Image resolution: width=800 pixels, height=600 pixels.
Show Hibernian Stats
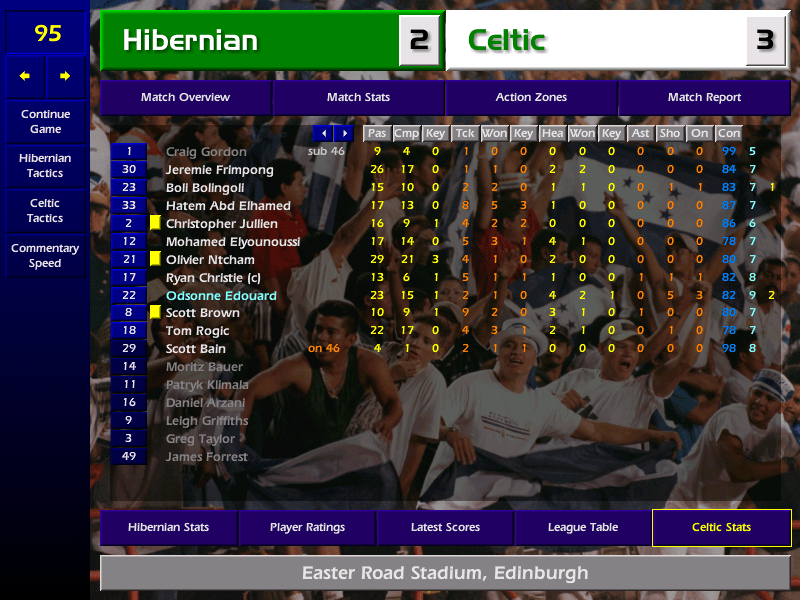168,528
